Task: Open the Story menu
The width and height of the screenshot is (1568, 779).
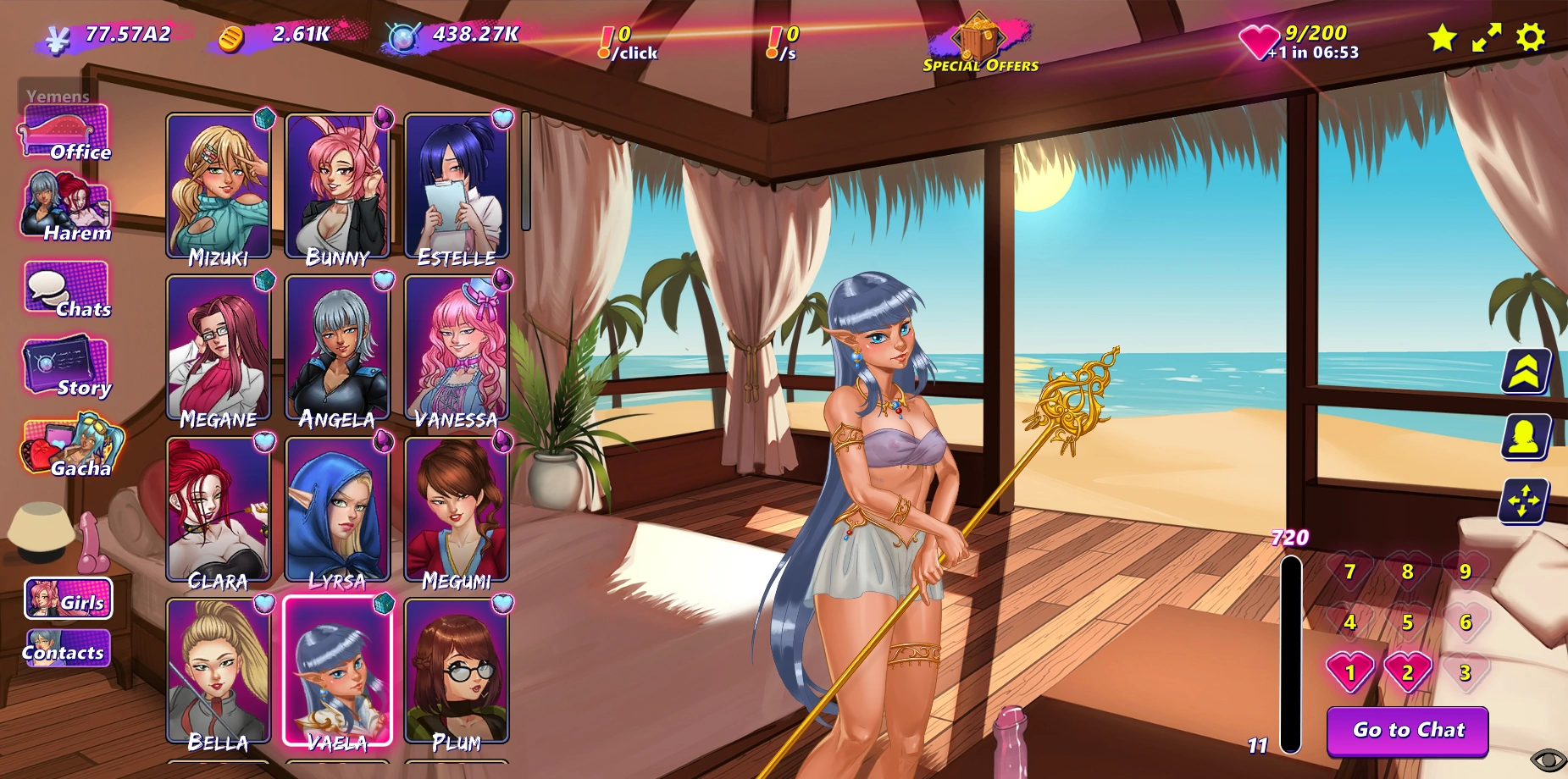Action: tap(67, 368)
